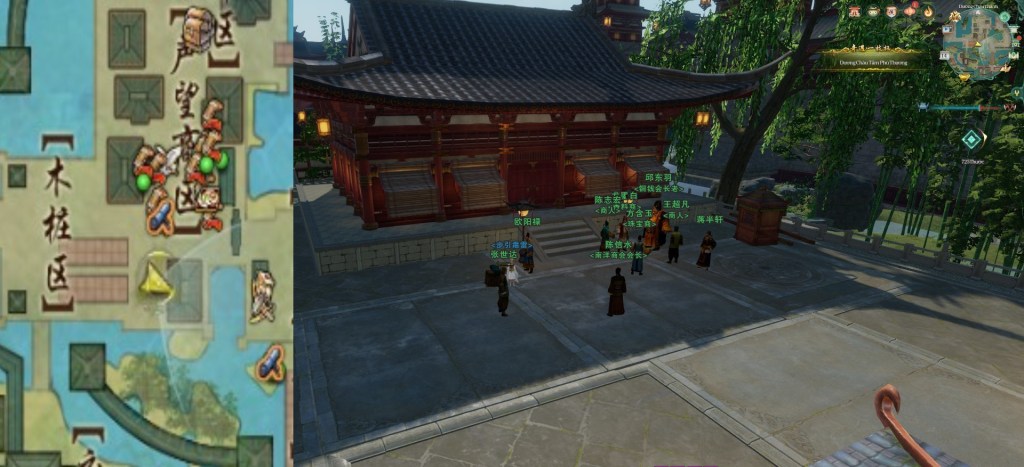The width and height of the screenshot is (1024, 467).
Task: Click the teal diamond skill icon
Action: 969,140
